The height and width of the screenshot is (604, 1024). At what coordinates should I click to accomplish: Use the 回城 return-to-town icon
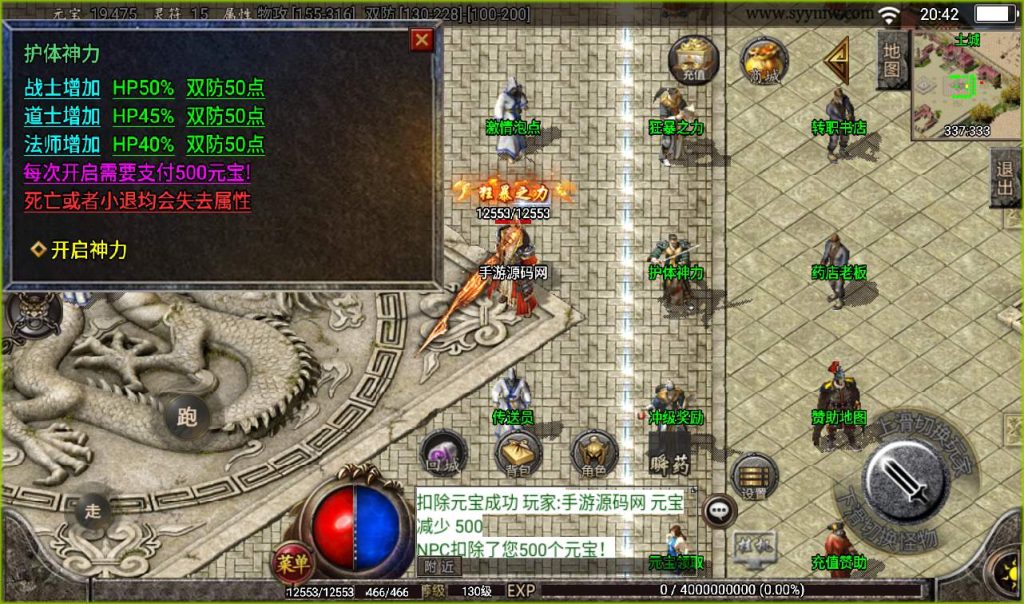[443, 454]
